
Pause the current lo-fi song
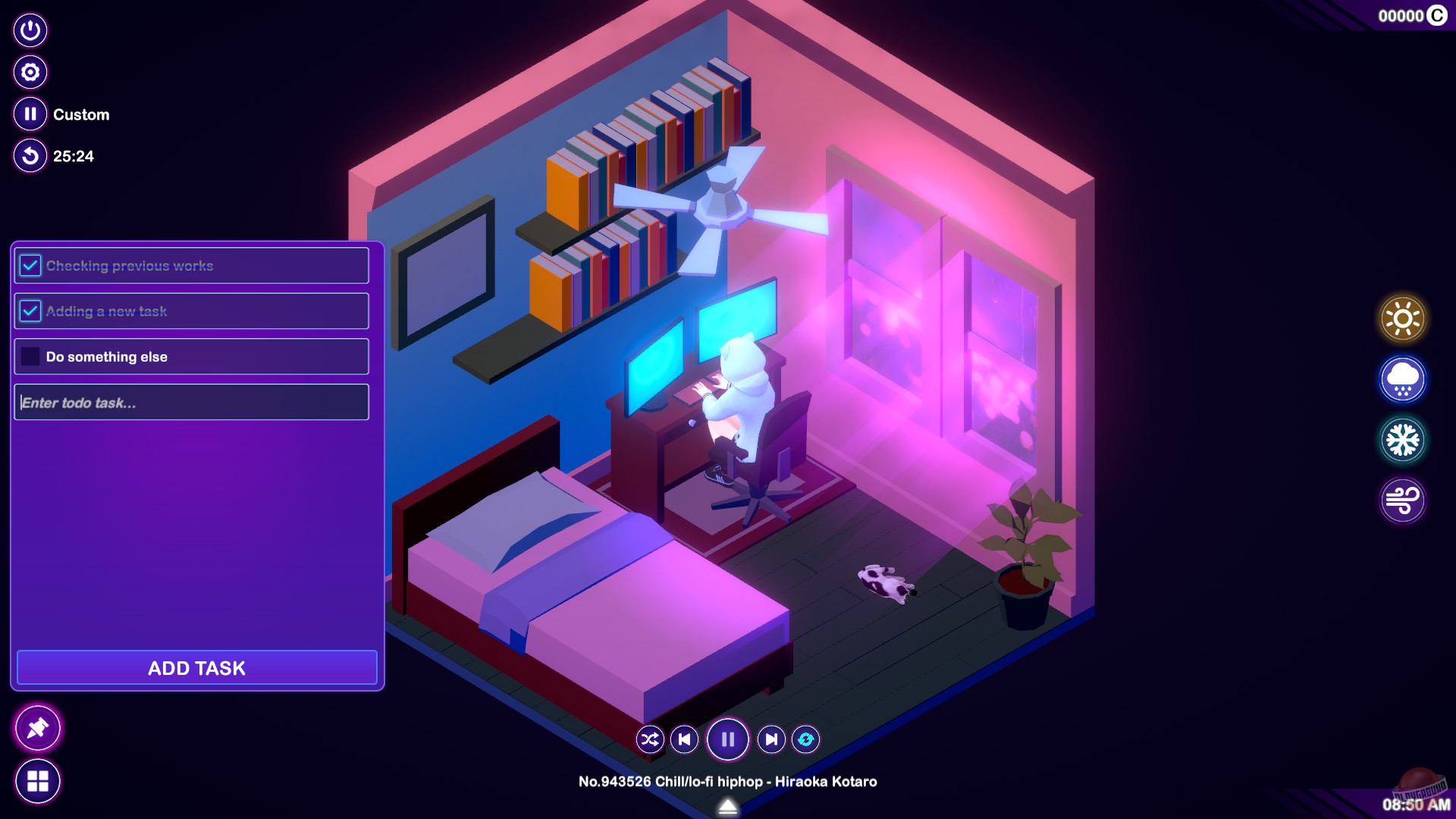point(727,739)
